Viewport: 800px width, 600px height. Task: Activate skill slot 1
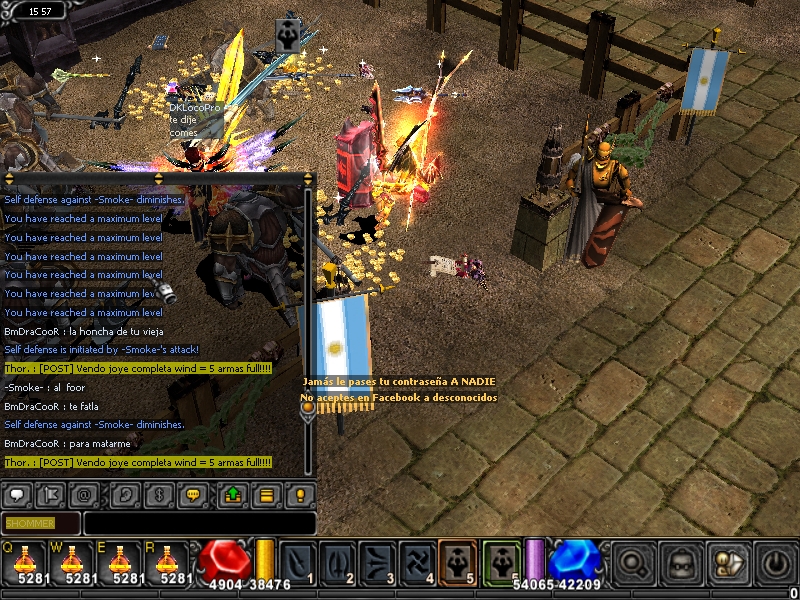tap(299, 562)
